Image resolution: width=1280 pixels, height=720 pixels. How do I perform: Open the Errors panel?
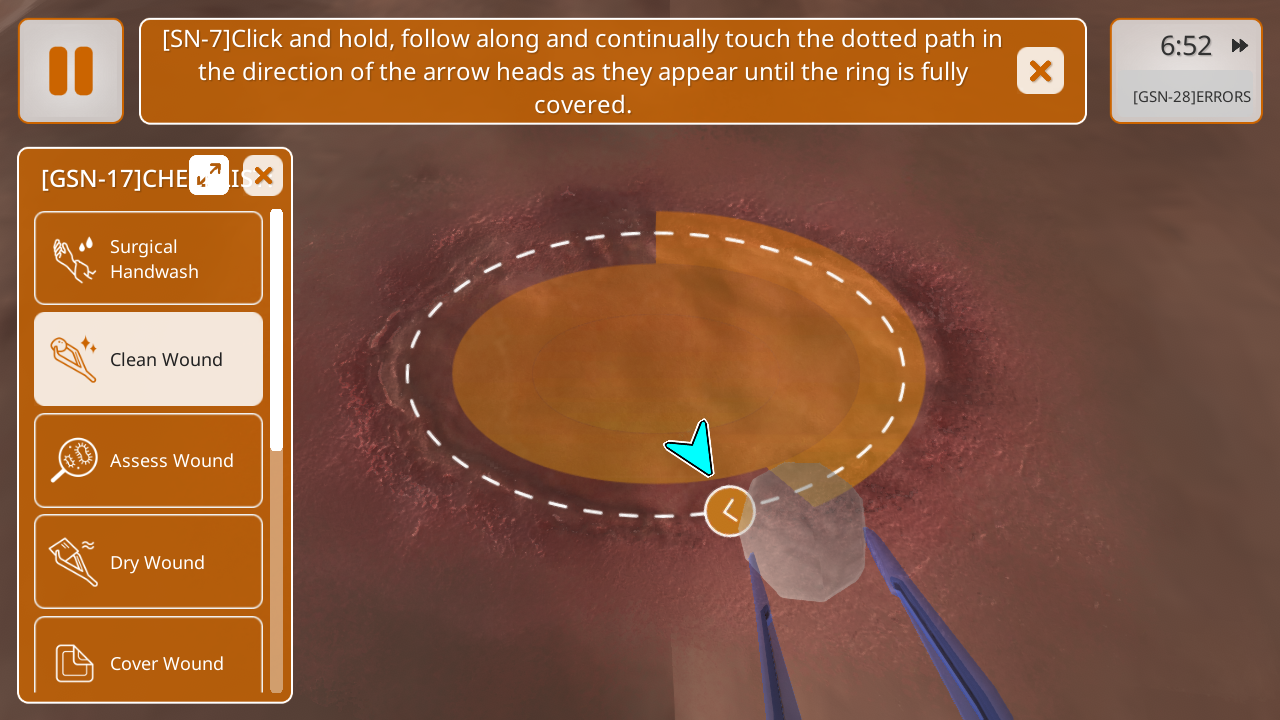point(1191,97)
